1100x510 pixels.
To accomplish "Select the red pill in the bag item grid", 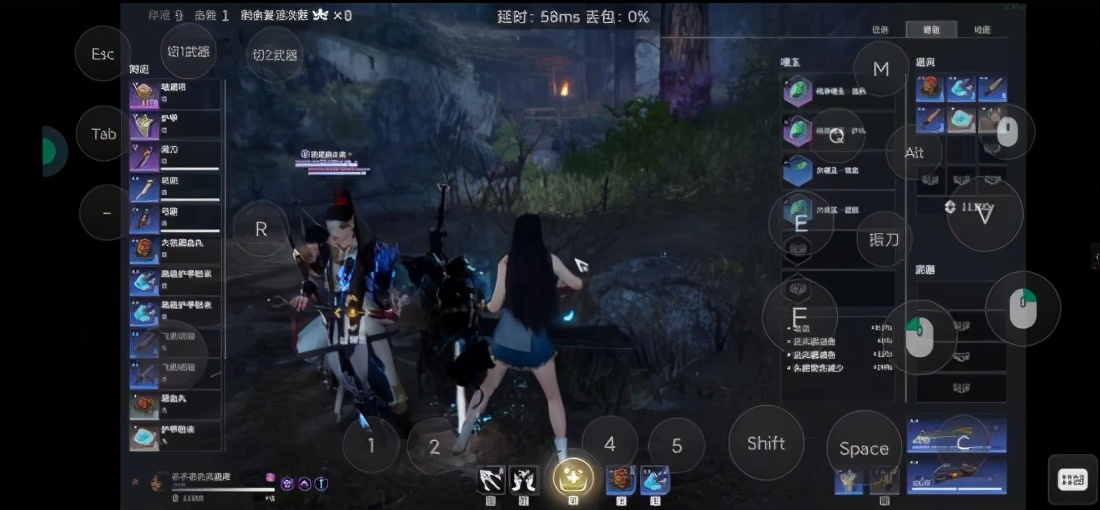I will [930, 88].
